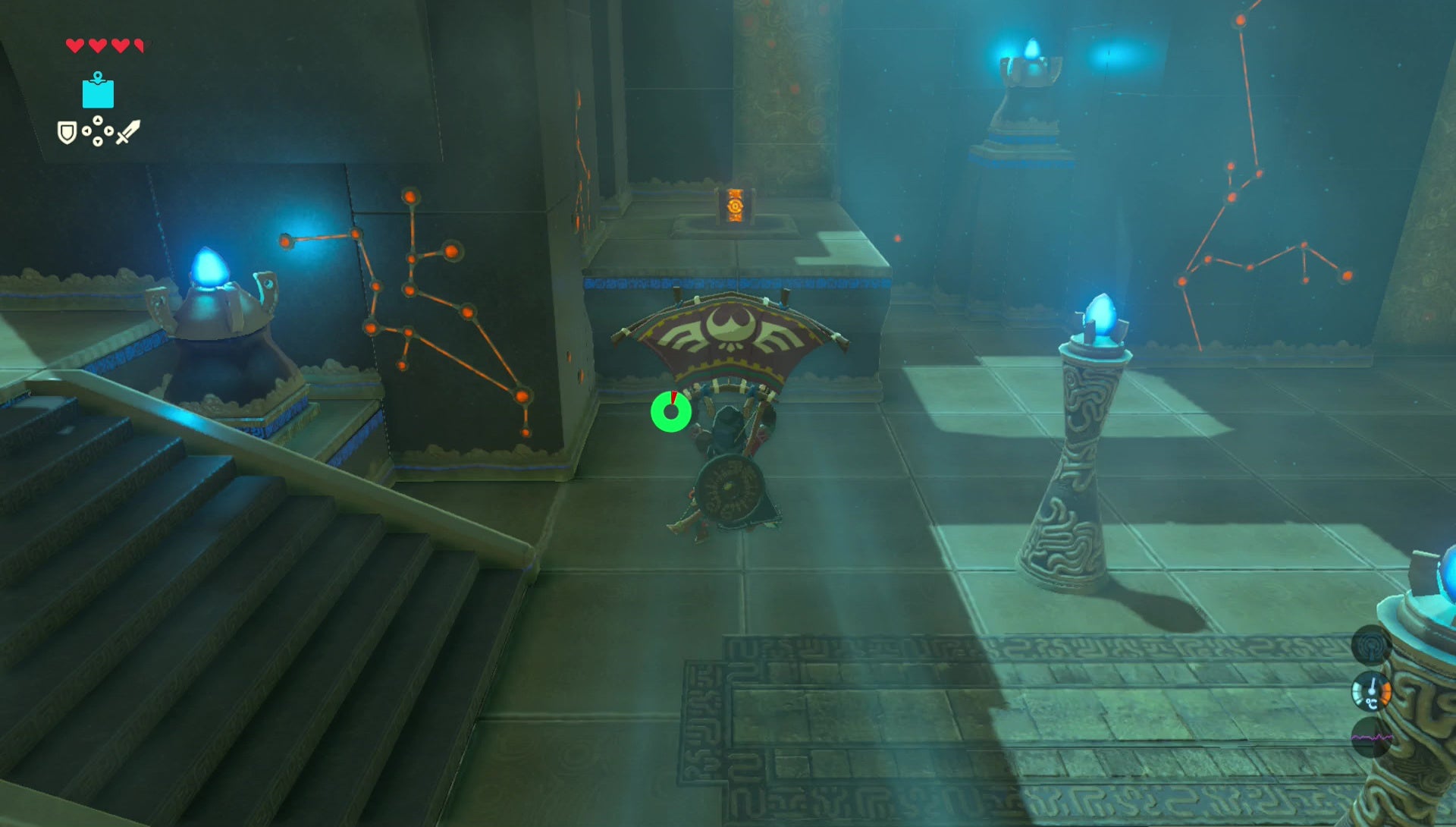Select the cyan Sheikah rune icon

[x=96, y=91]
